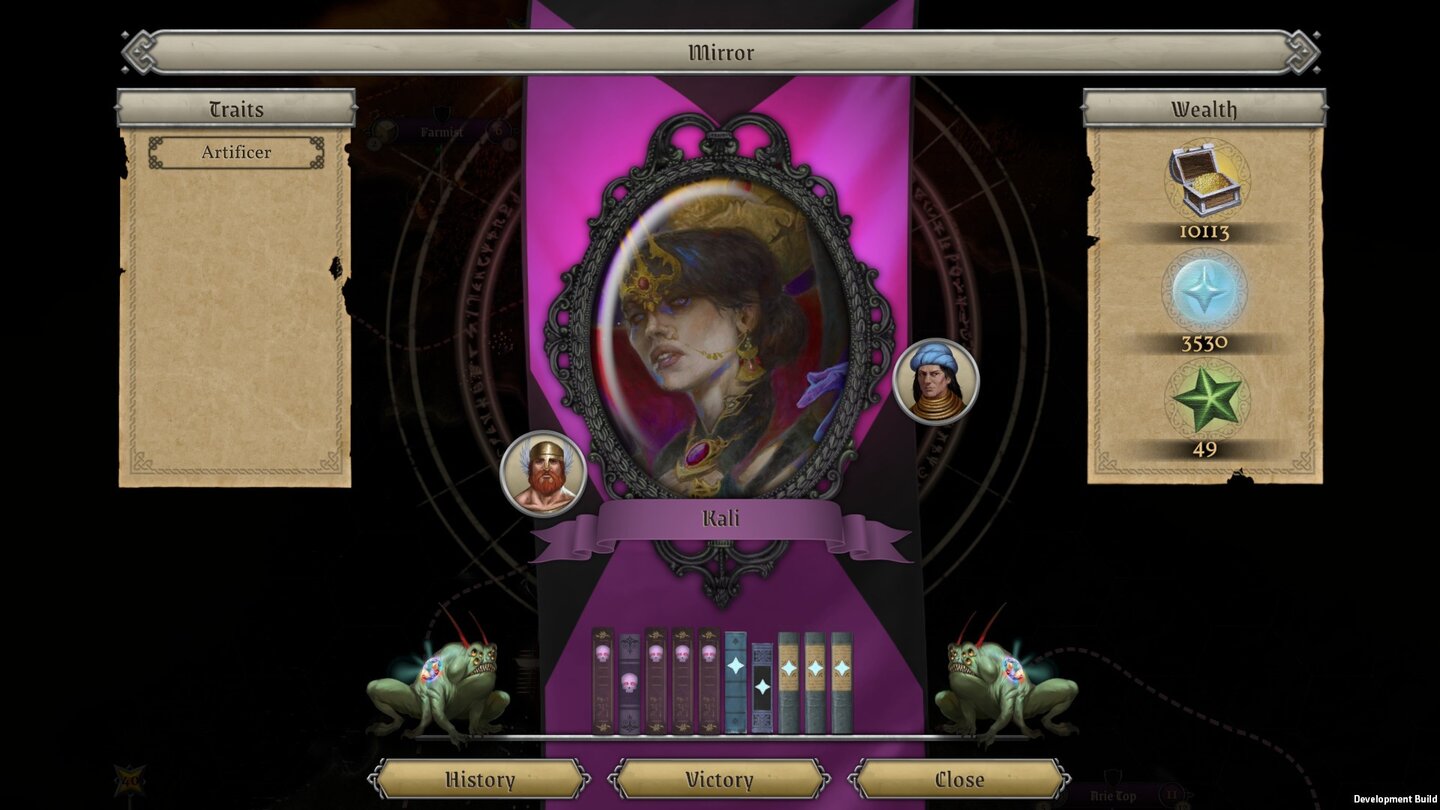Viewport: 1440px width, 810px height.
Task: Select the middle gold-banded diamond book
Action: coord(814,680)
